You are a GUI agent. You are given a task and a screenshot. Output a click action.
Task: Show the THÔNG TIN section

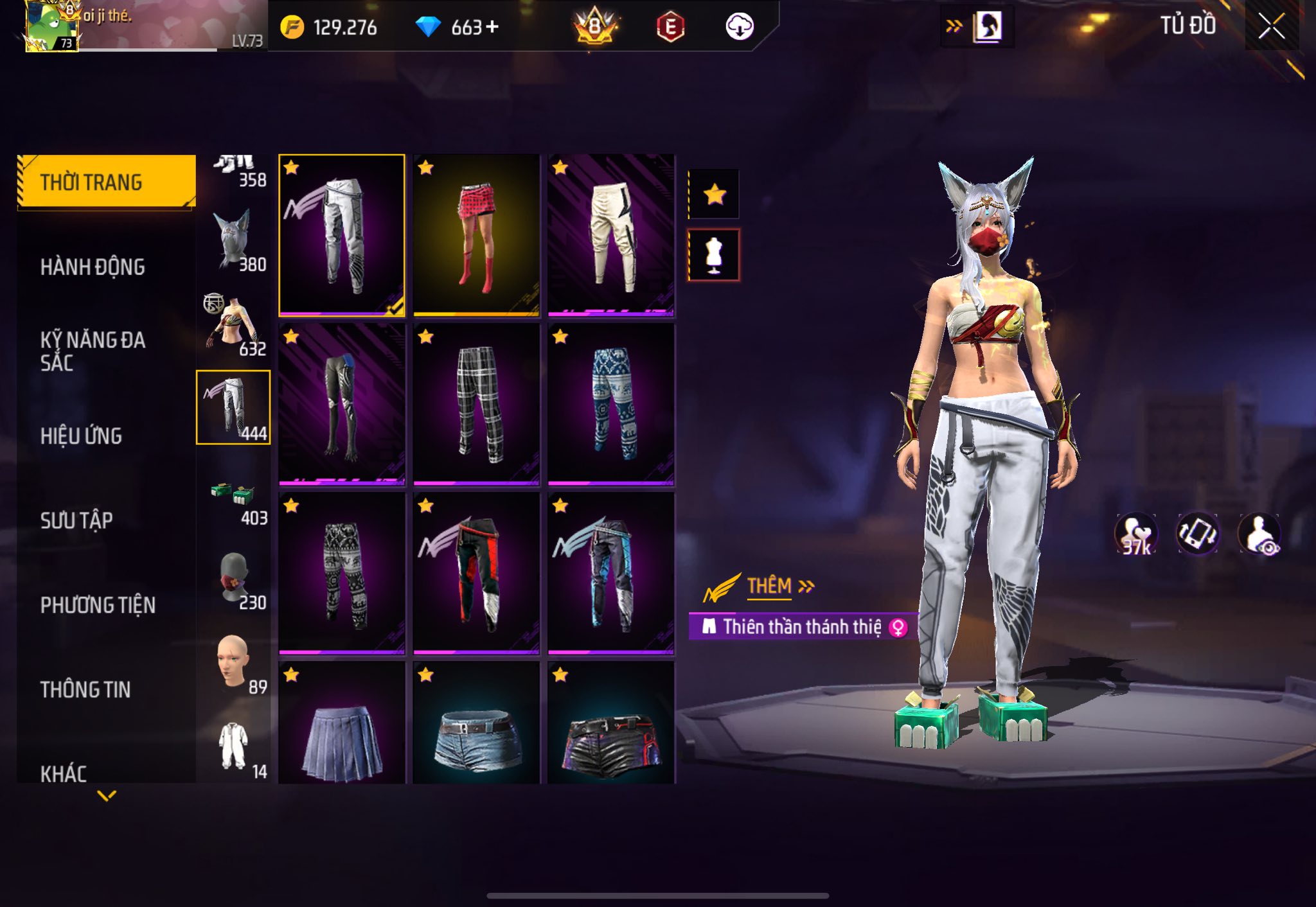coord(85,689)
